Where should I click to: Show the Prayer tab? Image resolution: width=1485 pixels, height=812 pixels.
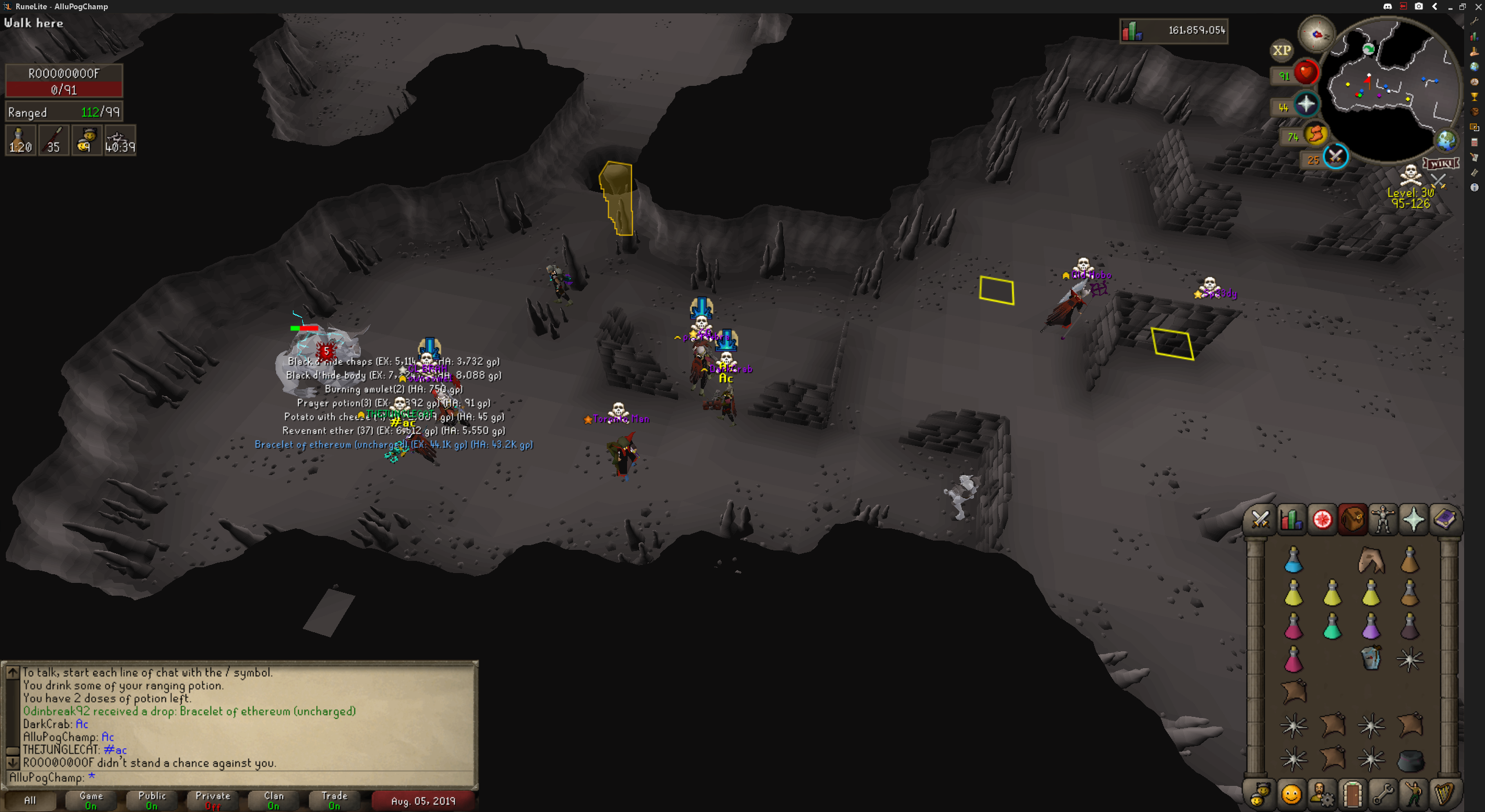click(1414, 519)
